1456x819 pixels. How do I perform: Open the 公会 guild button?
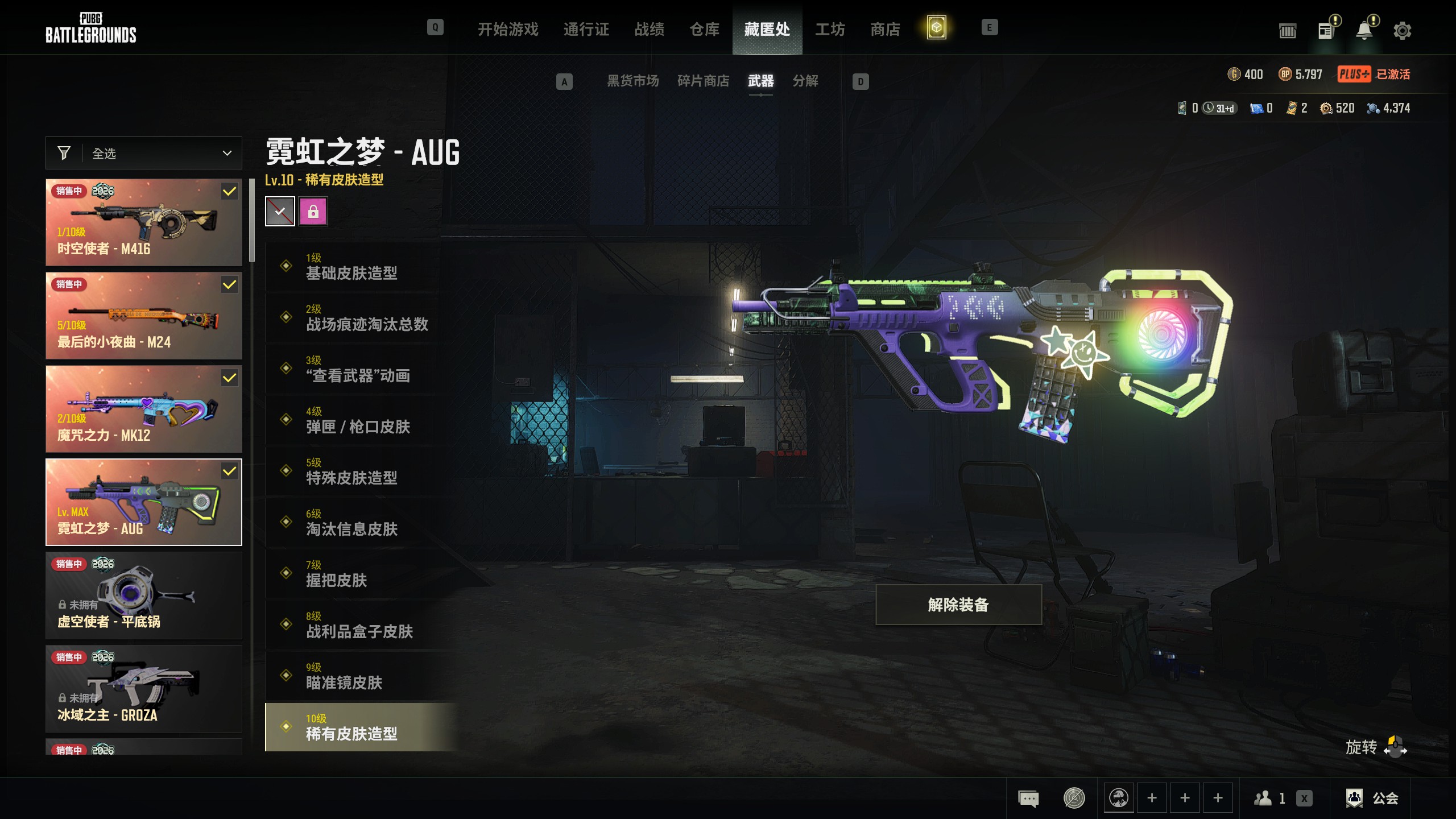[x=1373, y=798]
